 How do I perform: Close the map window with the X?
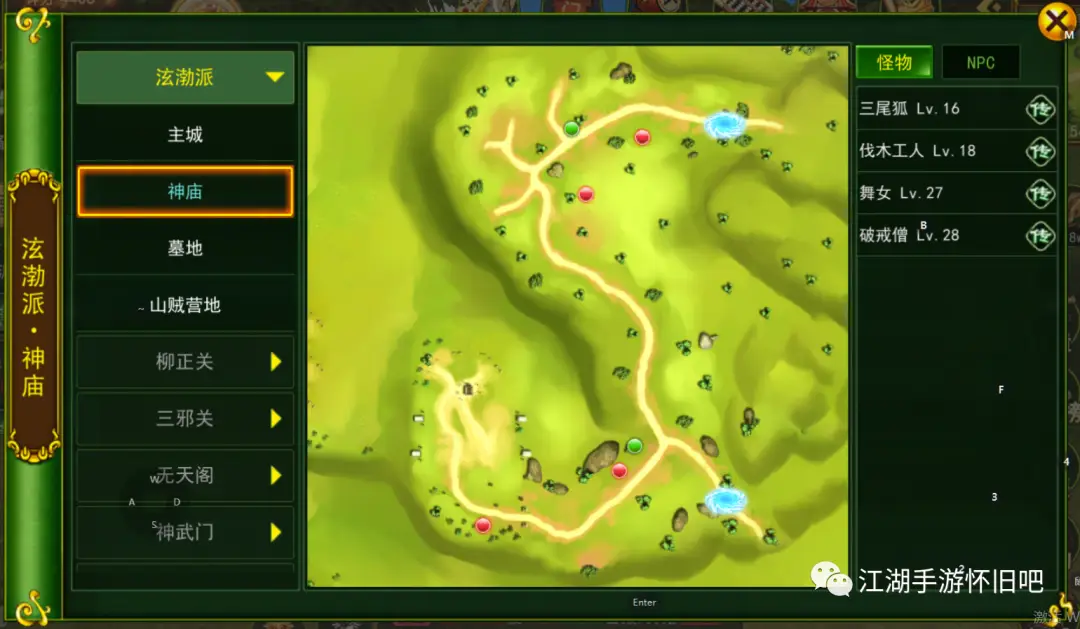tap(1055, 21)
